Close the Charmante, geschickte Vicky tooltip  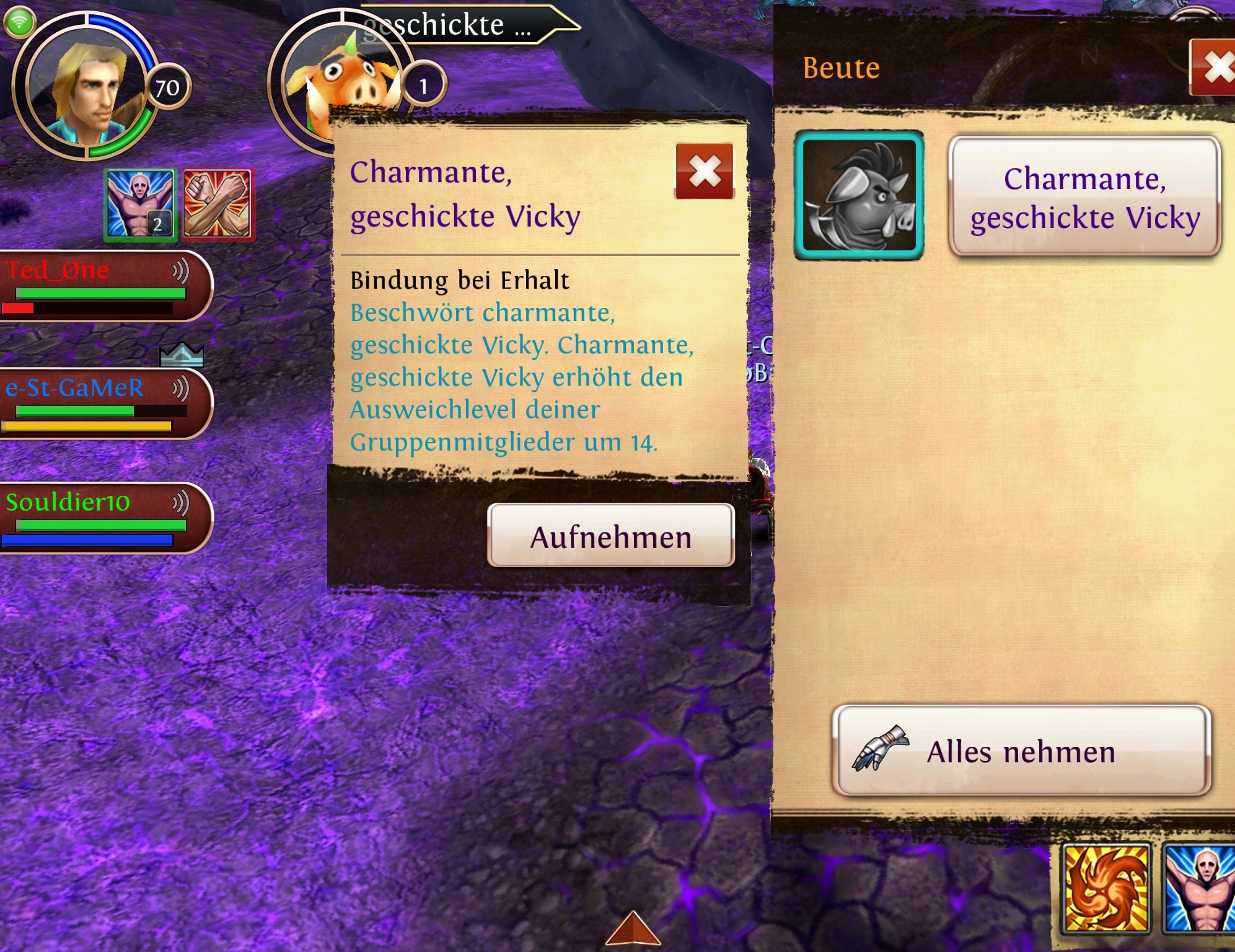[x=705, y=172]
